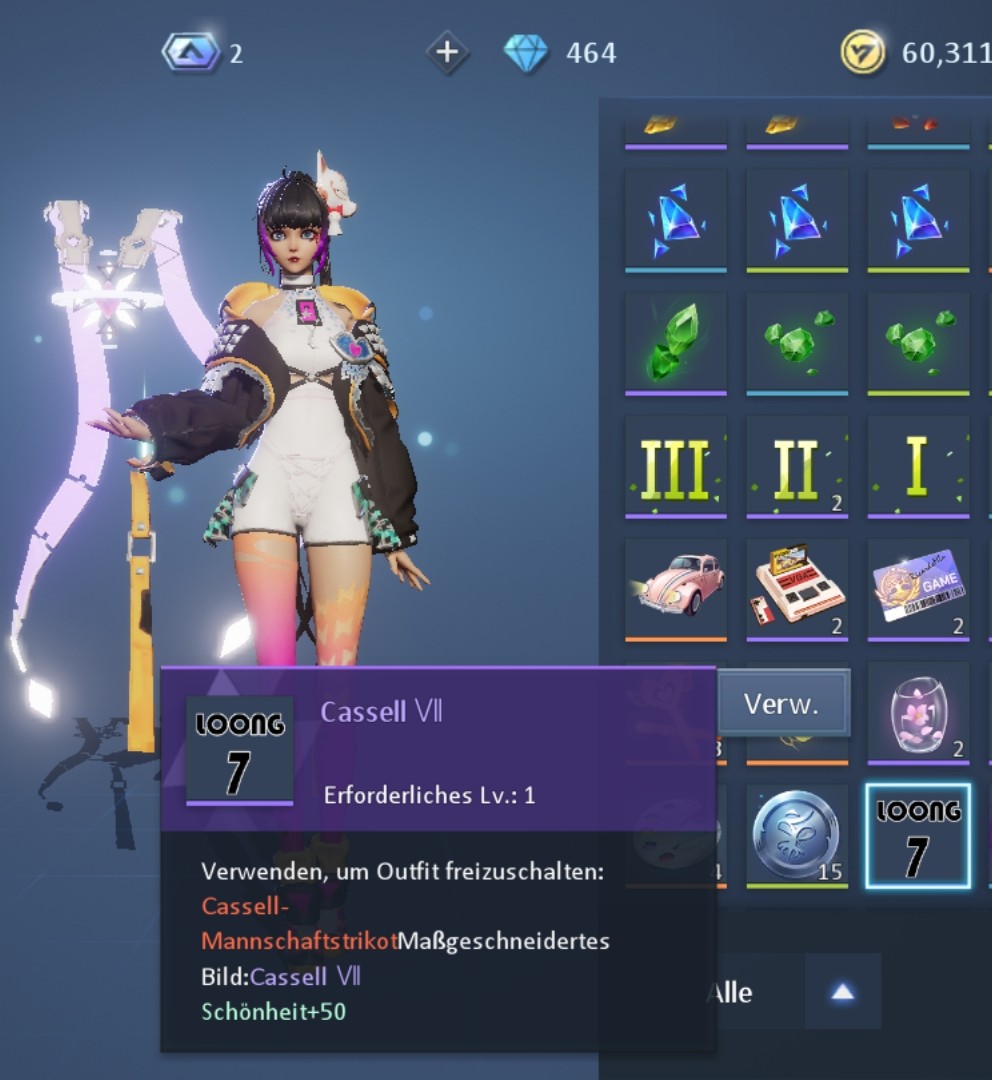Image resolution: width=992 pixels, height=1080 pixels.
Task: Select the silver coin item with 15
Action: tap(796, 836)
